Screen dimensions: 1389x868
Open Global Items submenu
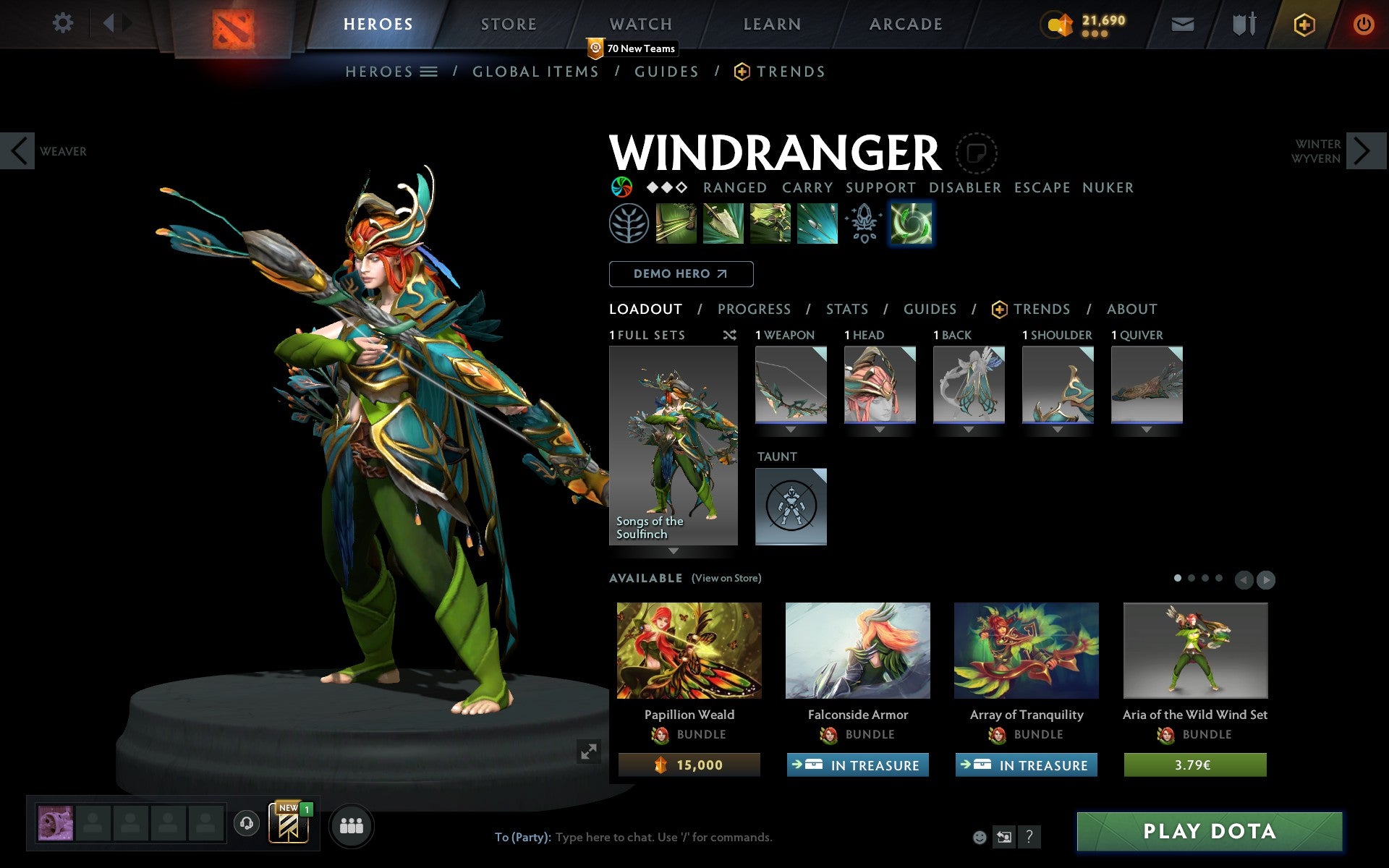[x=535, y=72]
